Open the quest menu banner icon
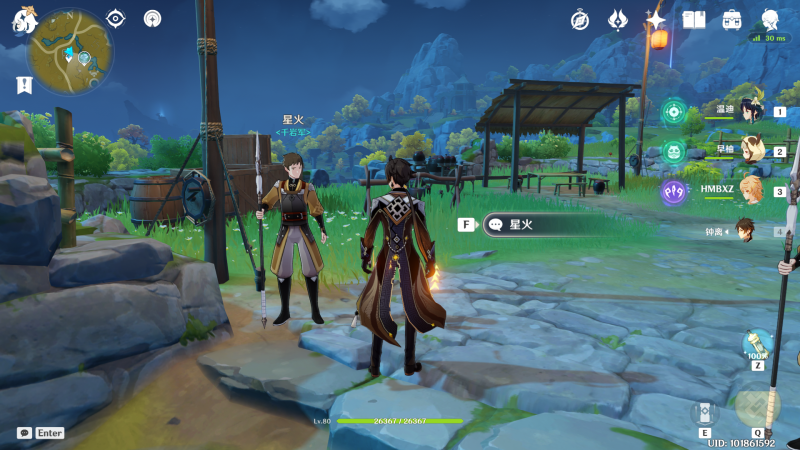 pyautogui.click(x=22, y=85)
